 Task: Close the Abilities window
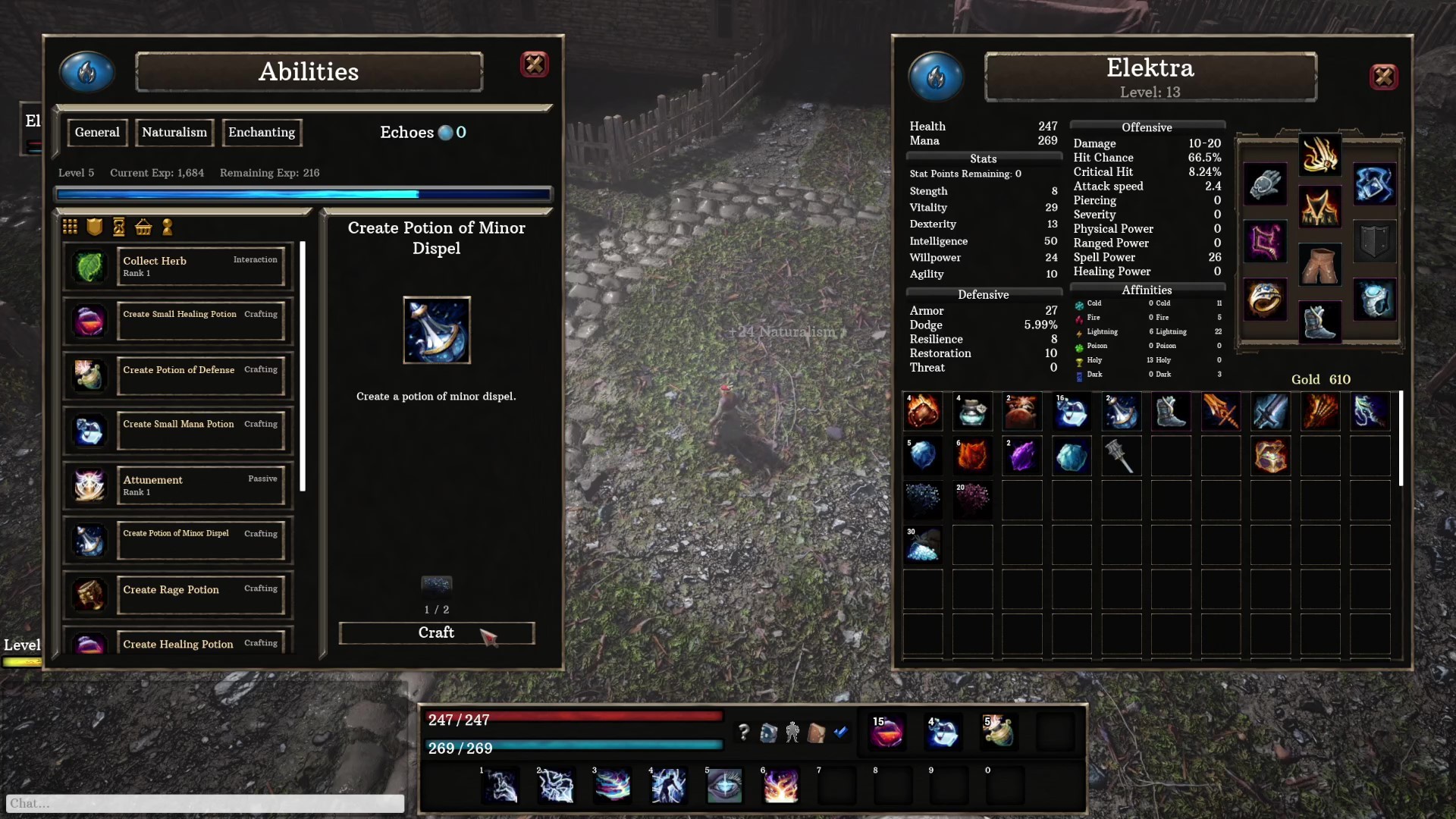coord(534,64)
